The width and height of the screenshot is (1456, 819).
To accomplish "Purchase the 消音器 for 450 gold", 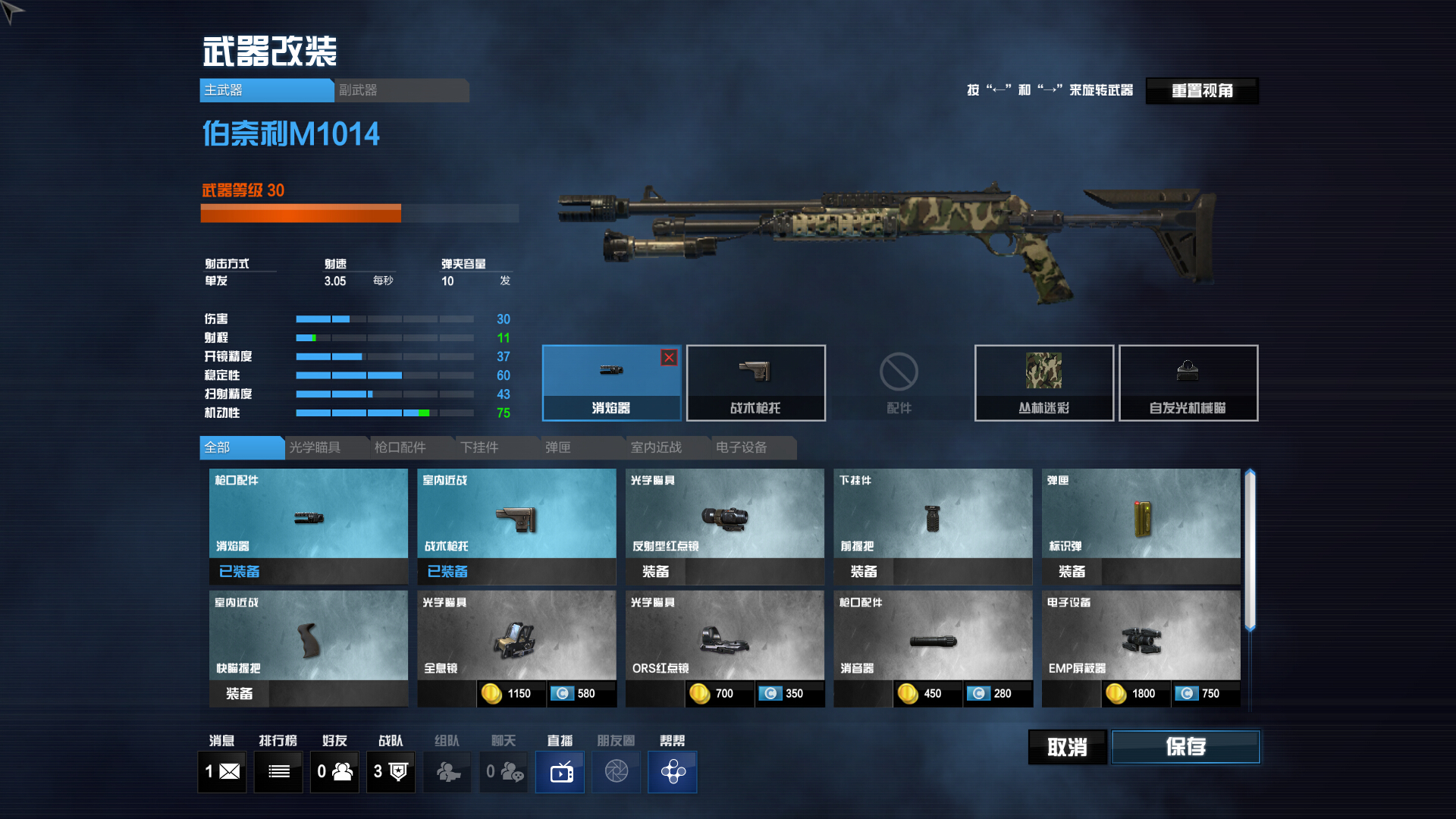I will tap(924, 694).
